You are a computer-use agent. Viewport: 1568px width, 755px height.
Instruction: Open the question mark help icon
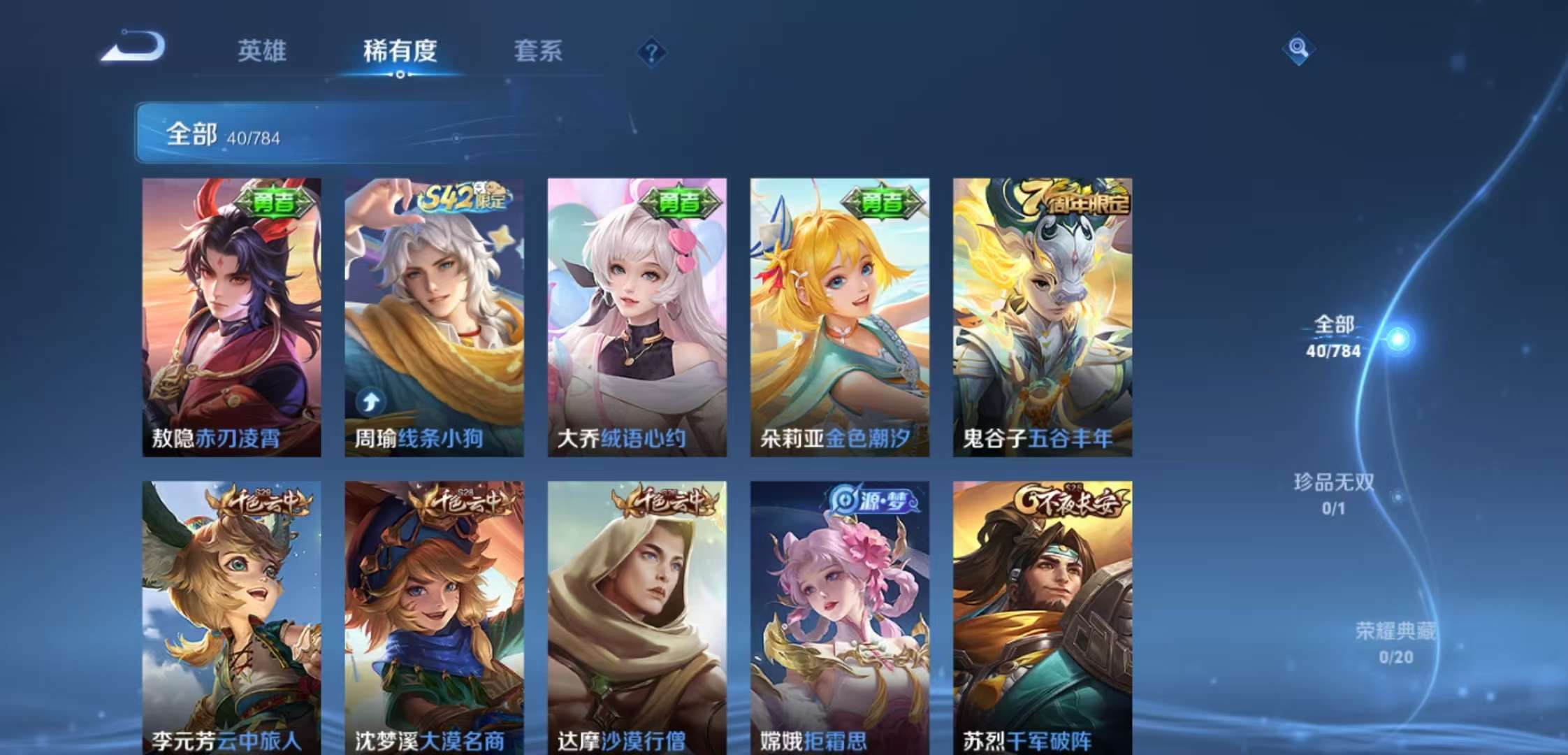(653, 50)
